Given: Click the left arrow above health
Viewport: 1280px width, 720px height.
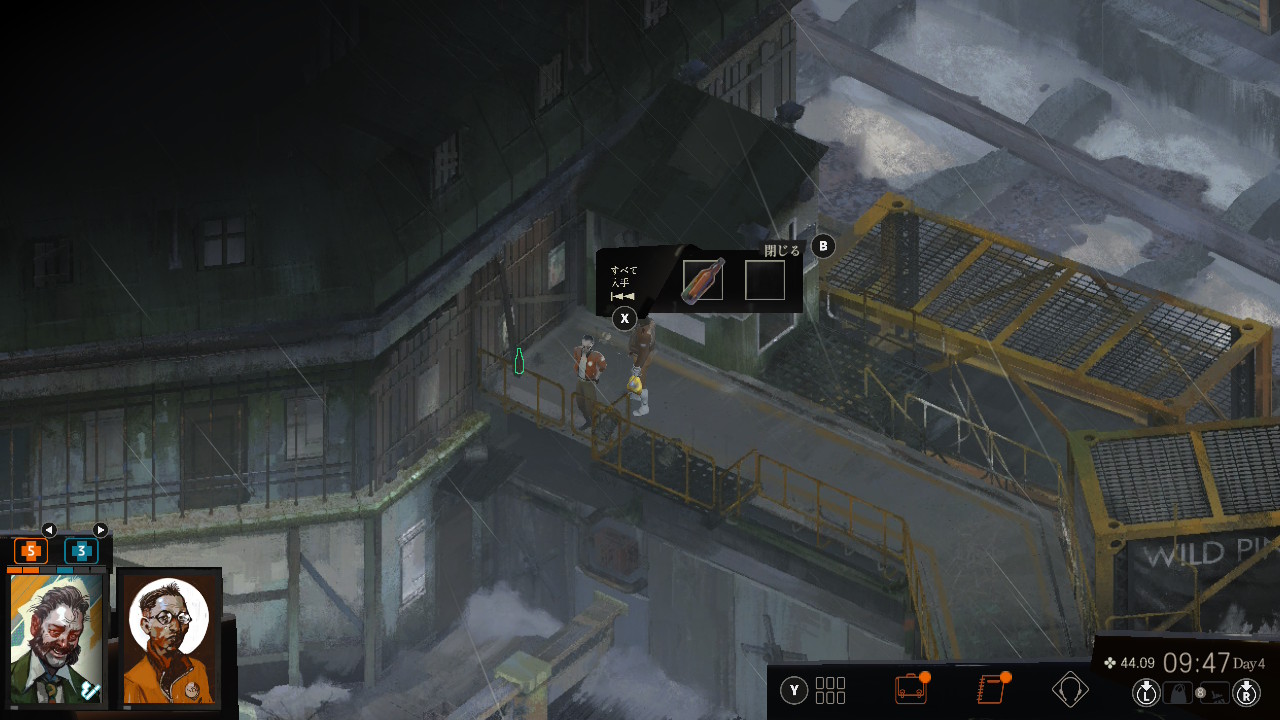Looking at the screenshot, I should pos(49,530).
